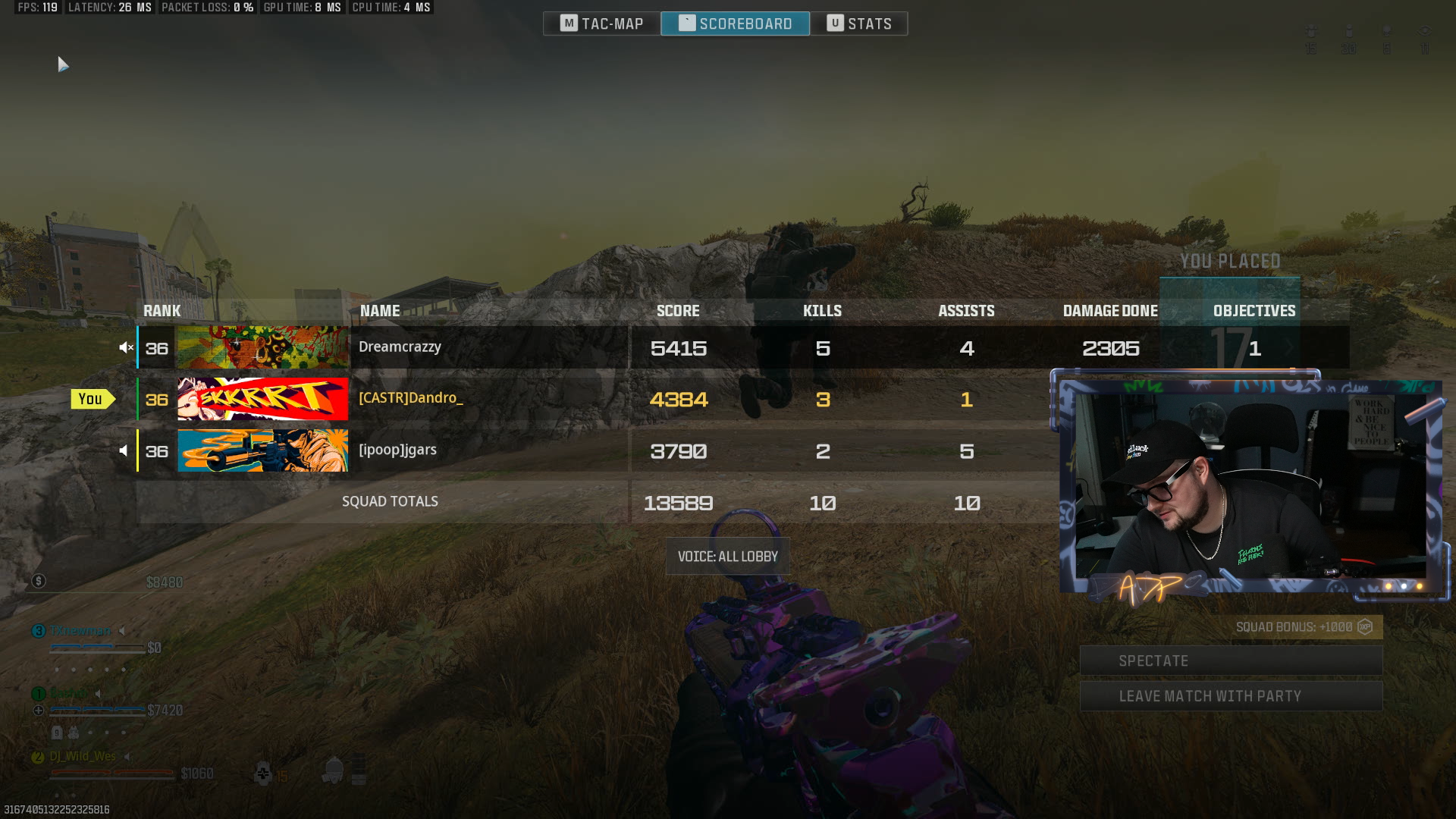Select the SCOREBOARD tab
This screenshot has width=1456, height=819.
(735, 24)
